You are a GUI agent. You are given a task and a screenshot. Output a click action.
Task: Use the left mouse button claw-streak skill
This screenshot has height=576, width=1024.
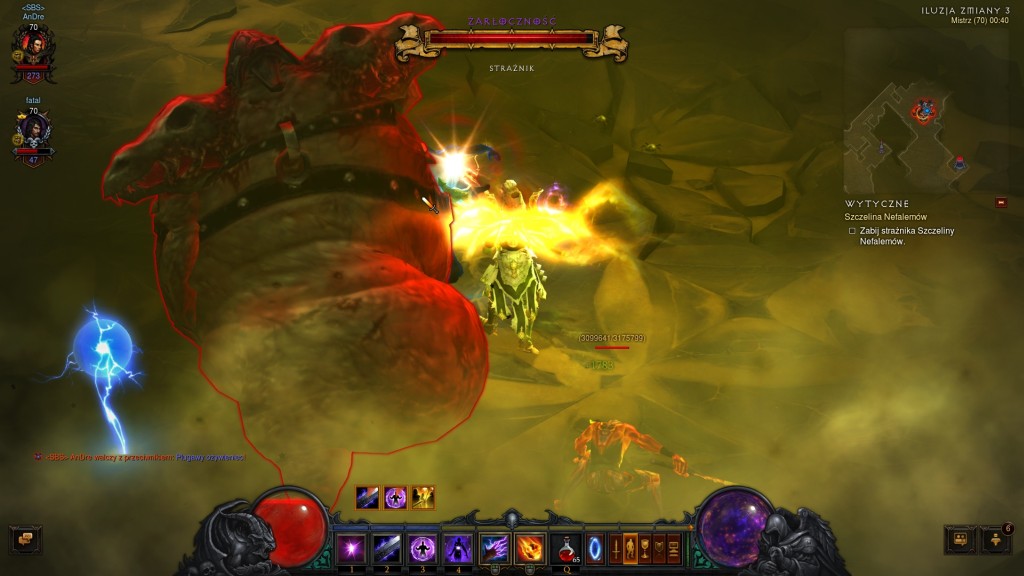[495, 548]
